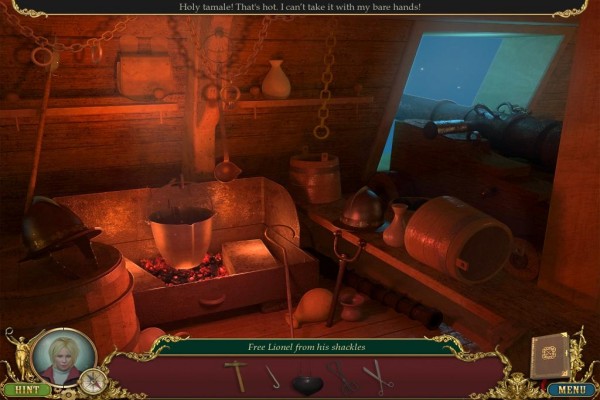This screenshot has width=600, height=400.
Task: Pick the white hook inventory item
Action: point(272,377)
